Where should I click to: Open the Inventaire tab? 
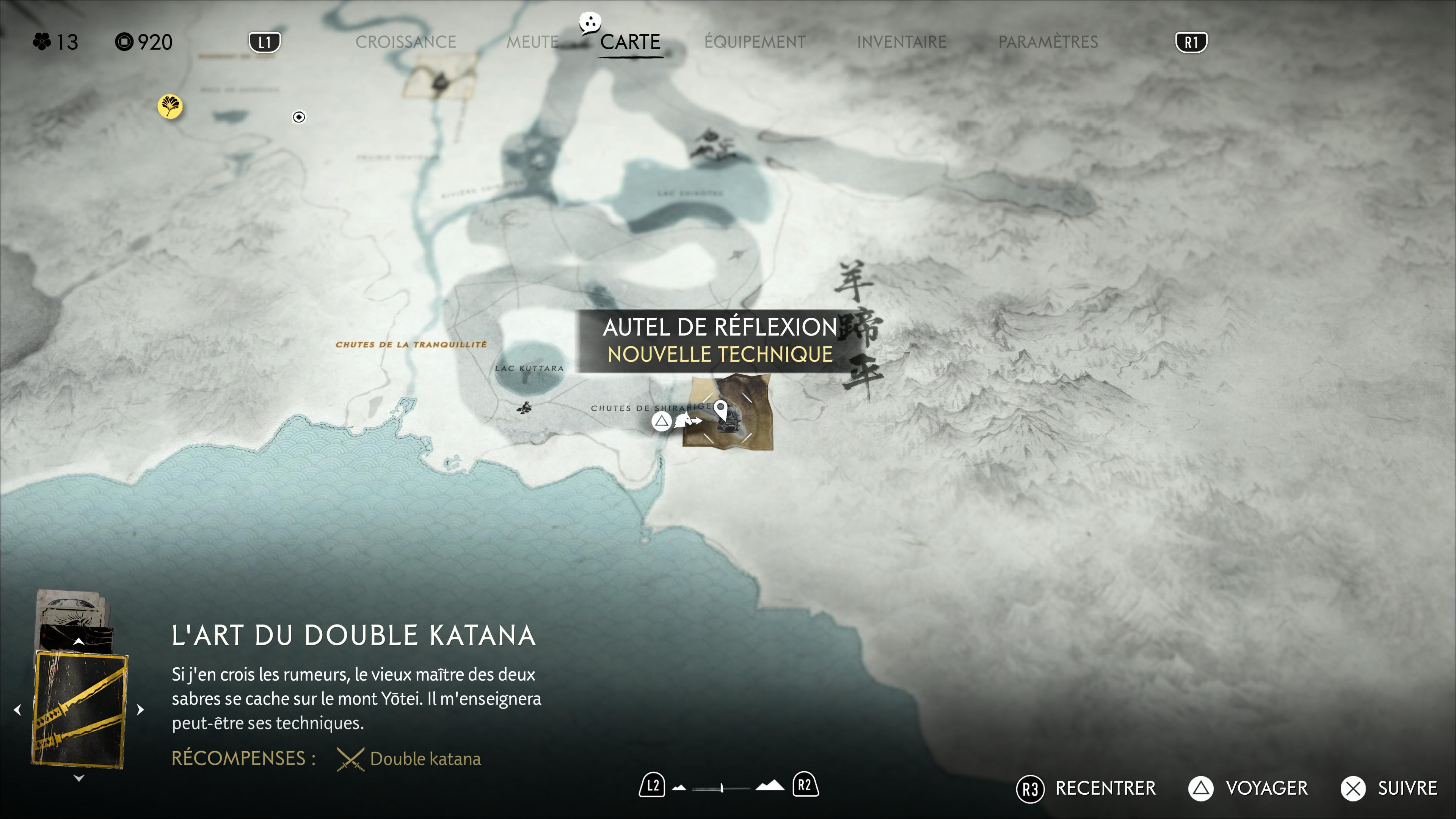click(901, 42)
